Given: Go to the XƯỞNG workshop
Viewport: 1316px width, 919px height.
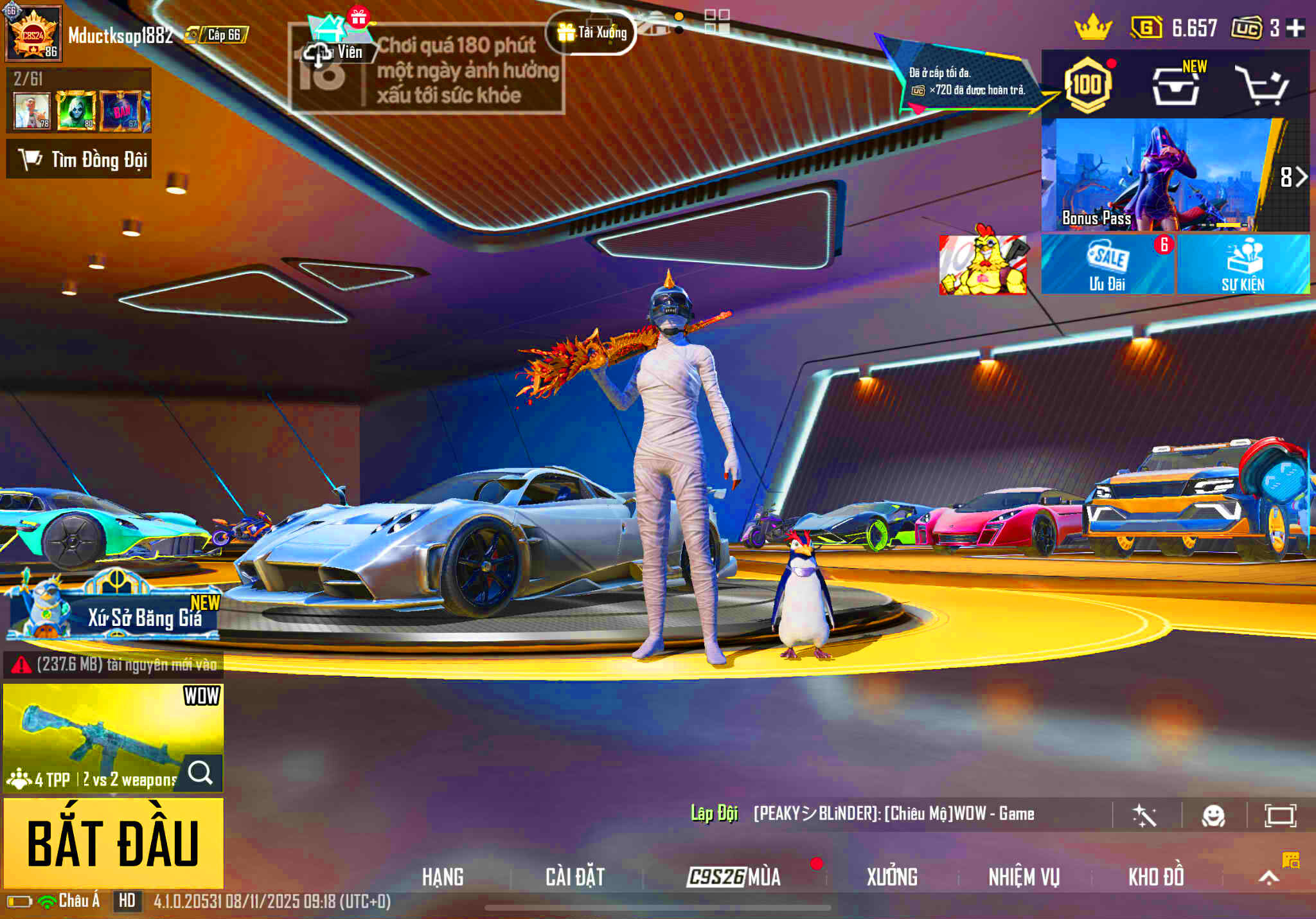Looking at the screenshot, I should coord(892,877).
